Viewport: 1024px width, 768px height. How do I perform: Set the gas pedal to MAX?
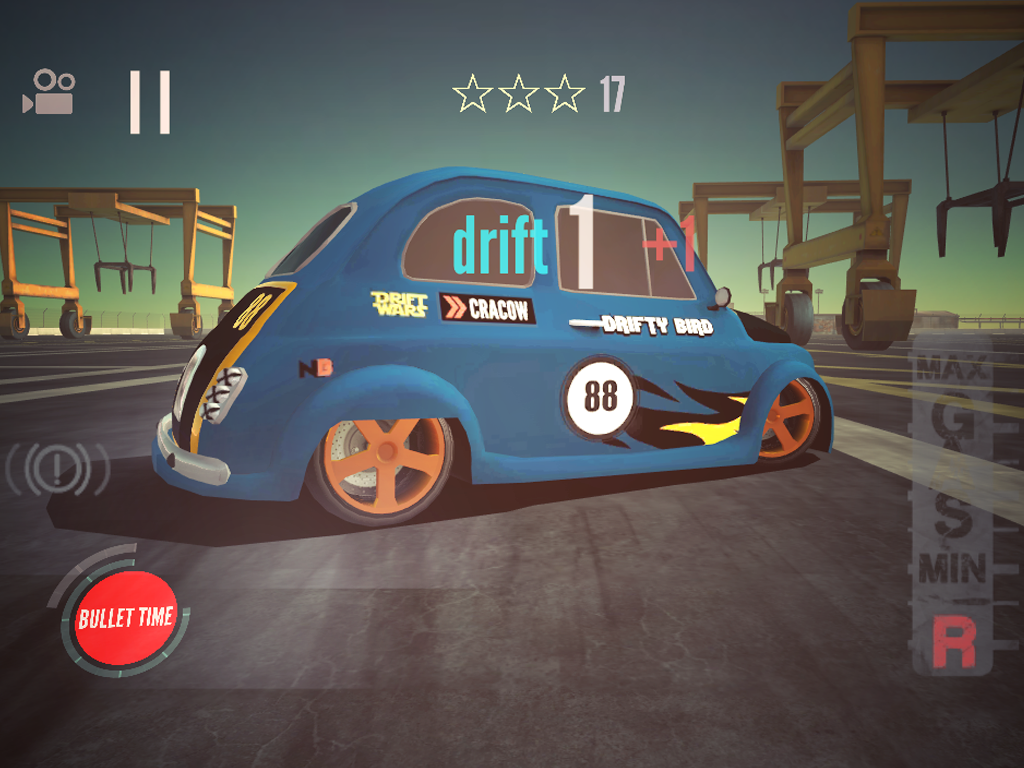[951, 367]
